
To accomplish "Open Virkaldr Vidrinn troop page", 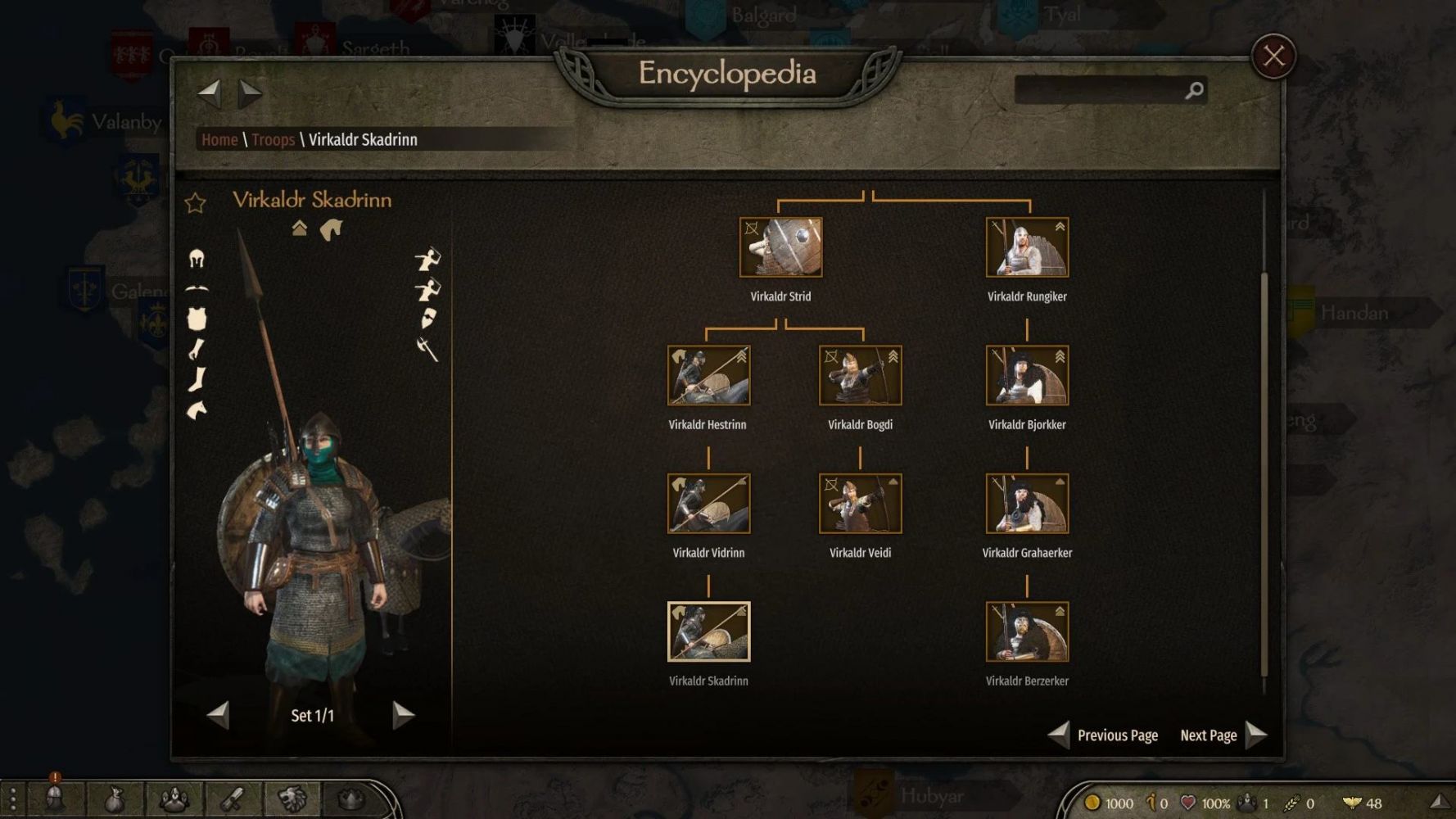I will tap(708, 504).
